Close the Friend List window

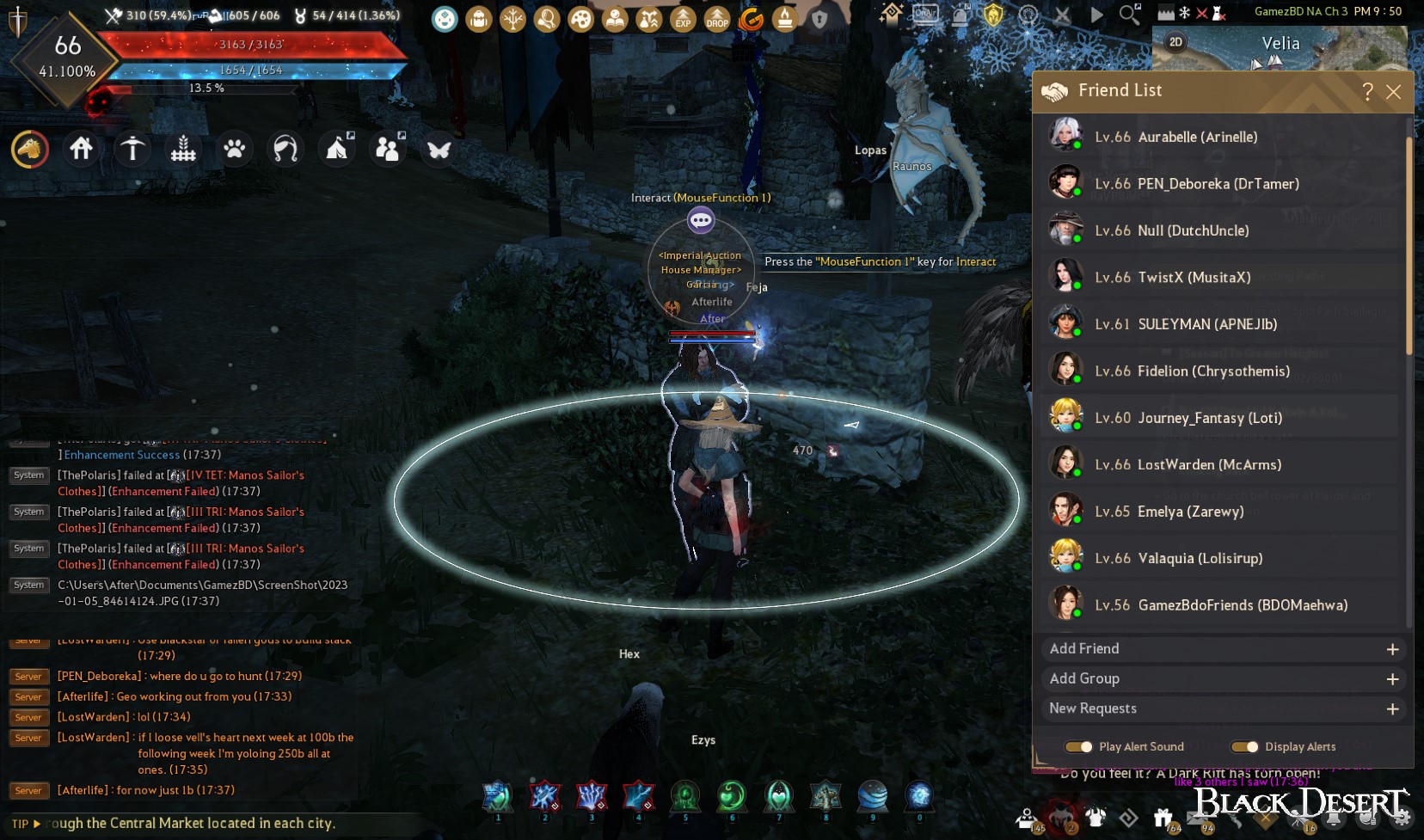pos(1394,92)
